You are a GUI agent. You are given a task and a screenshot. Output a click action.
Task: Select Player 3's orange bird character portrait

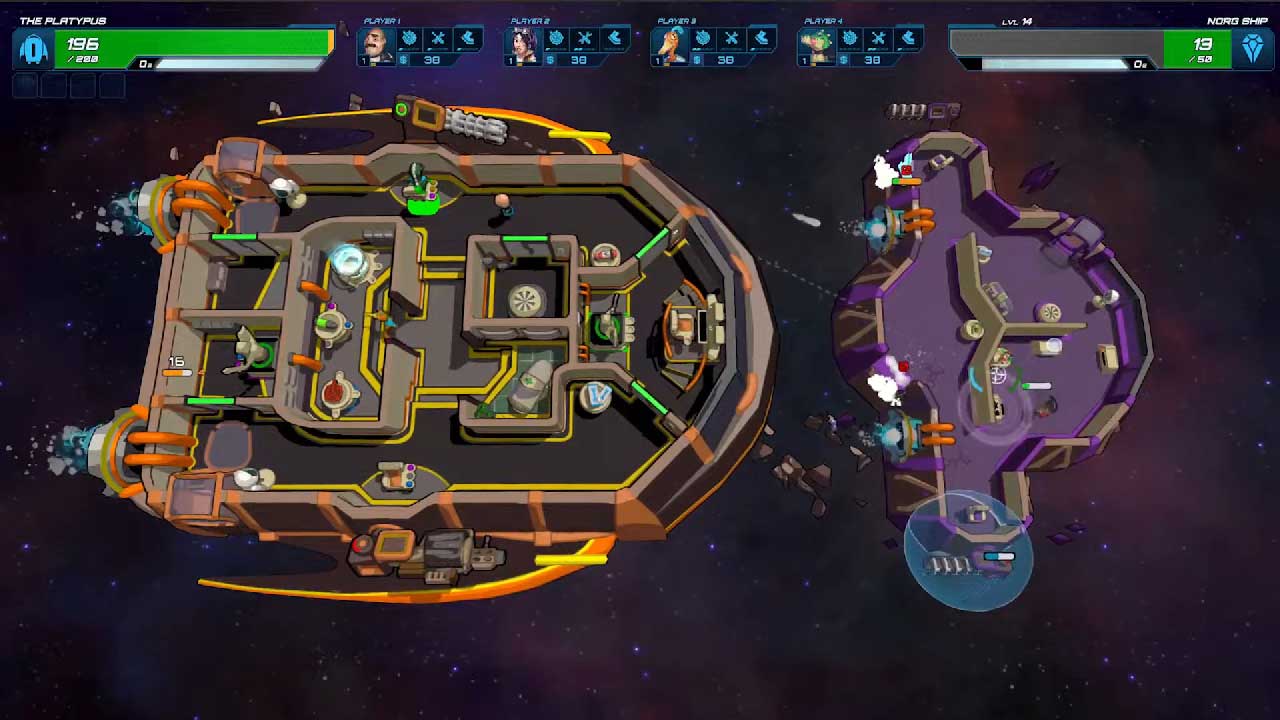click(x=670, y=44)
